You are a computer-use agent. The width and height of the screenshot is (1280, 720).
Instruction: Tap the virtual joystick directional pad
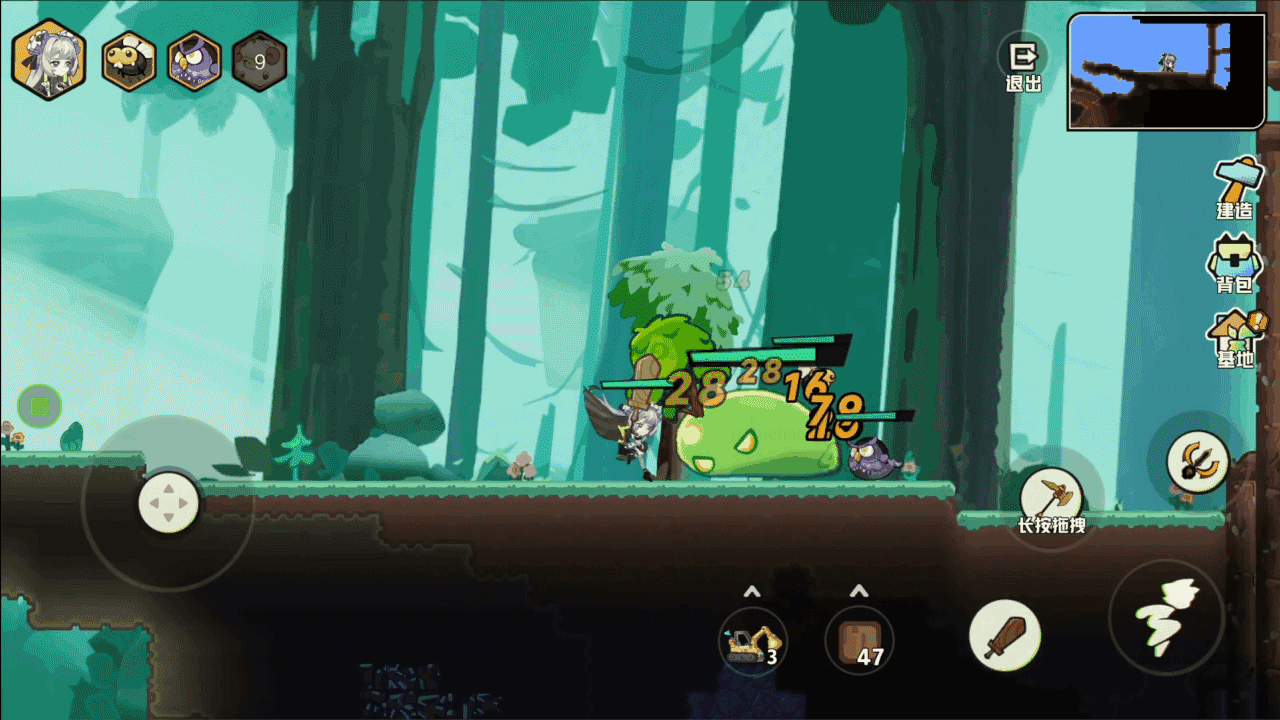168,501
